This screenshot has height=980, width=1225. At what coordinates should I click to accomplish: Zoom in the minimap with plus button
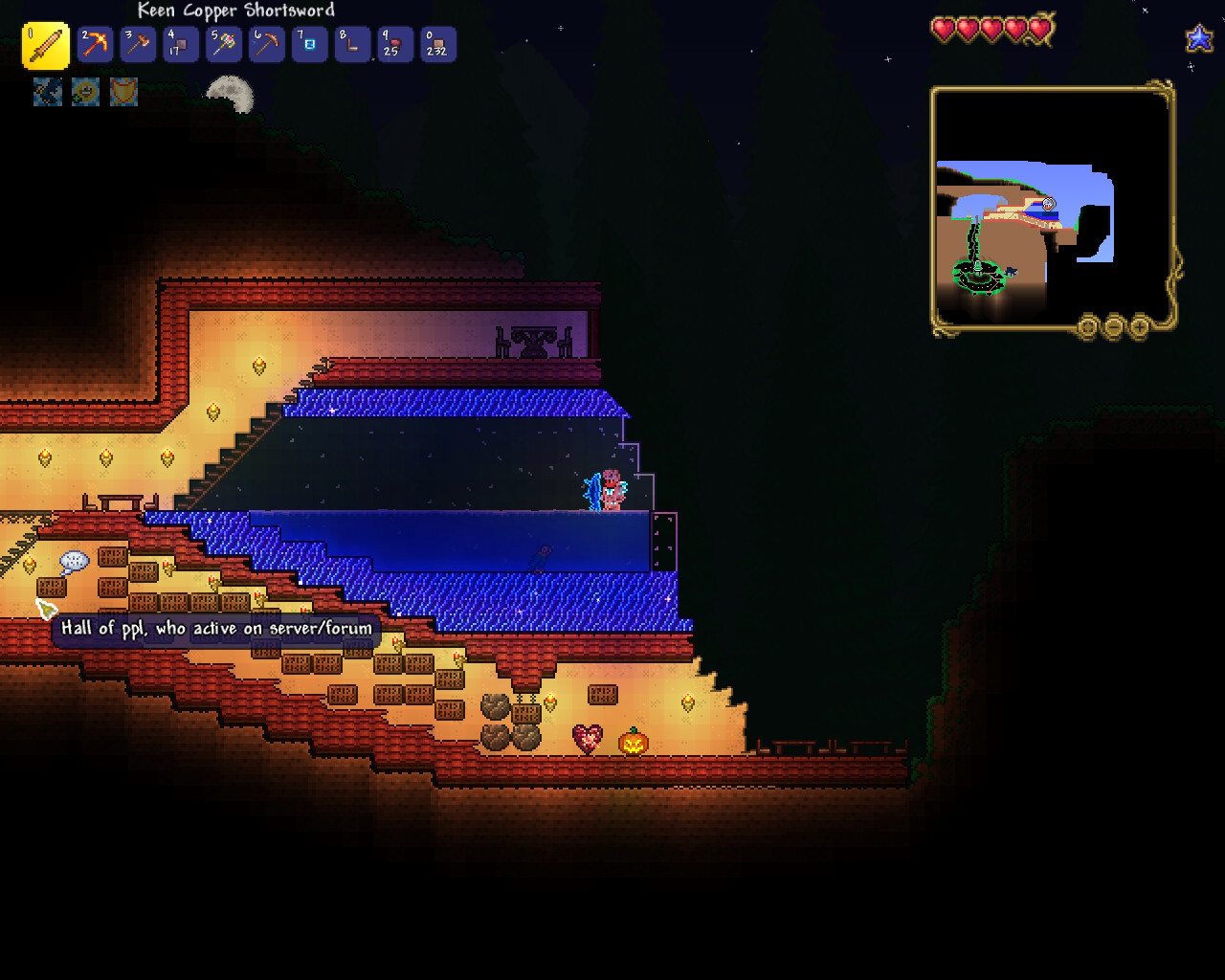(1139, 327)
